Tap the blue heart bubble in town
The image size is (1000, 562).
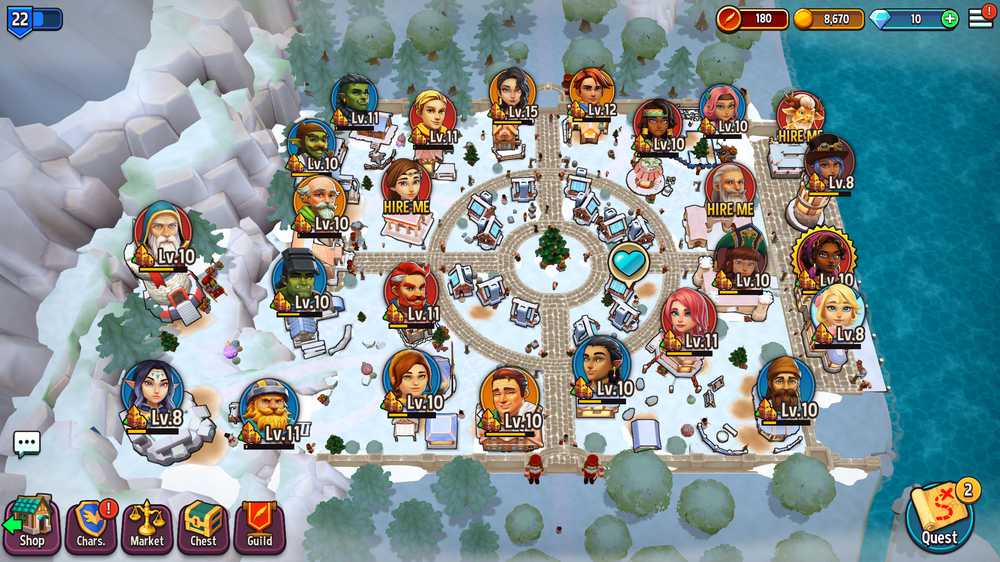629,262
